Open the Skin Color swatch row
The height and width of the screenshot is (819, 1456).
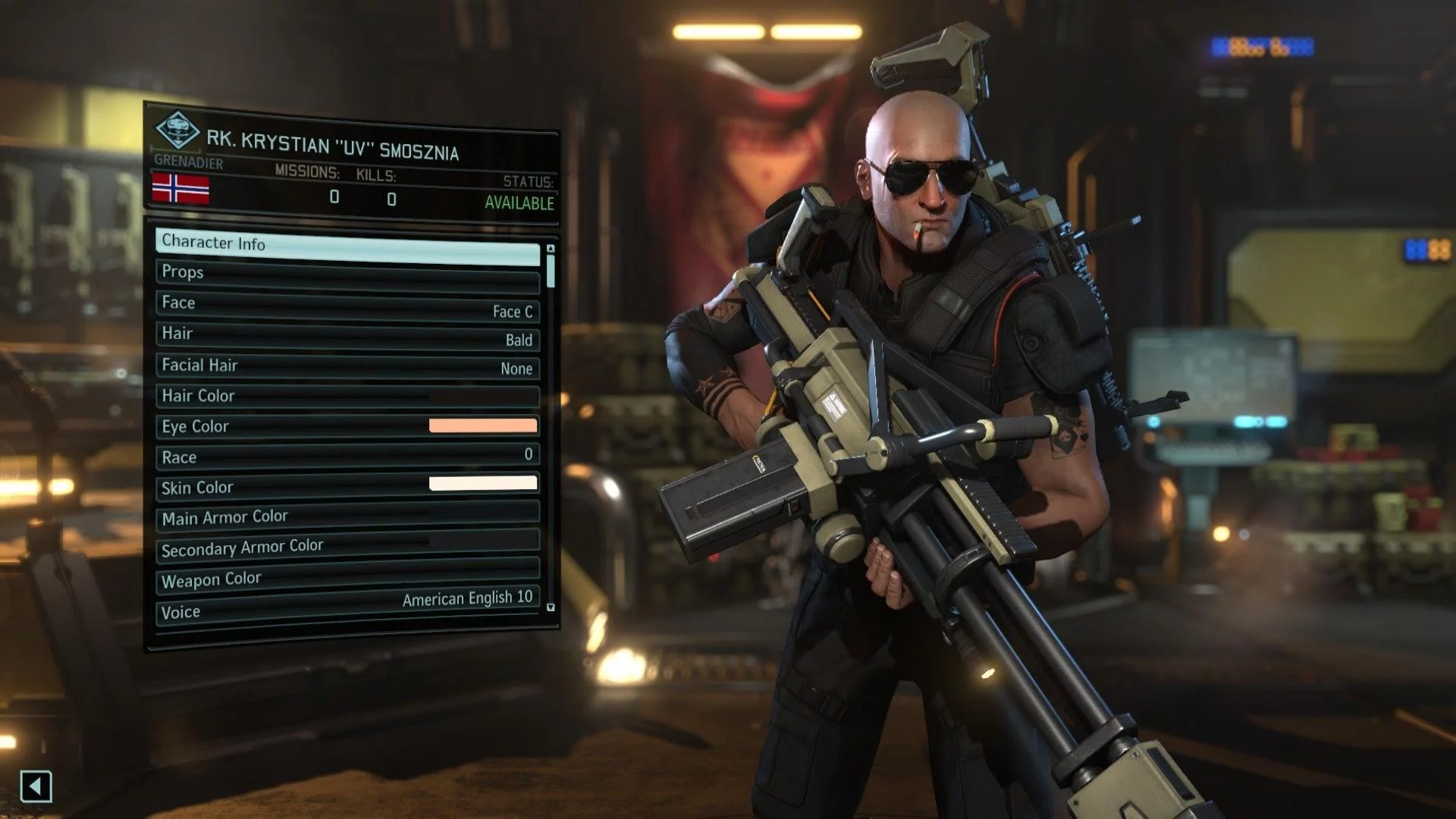pyautogui.click(x=347, y=486)
